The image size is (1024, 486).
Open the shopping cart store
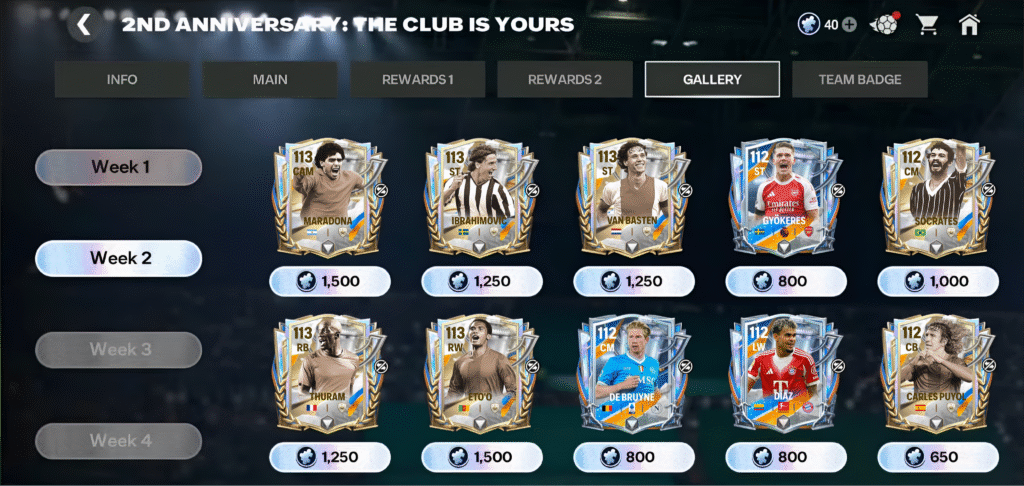coord(928,25)
